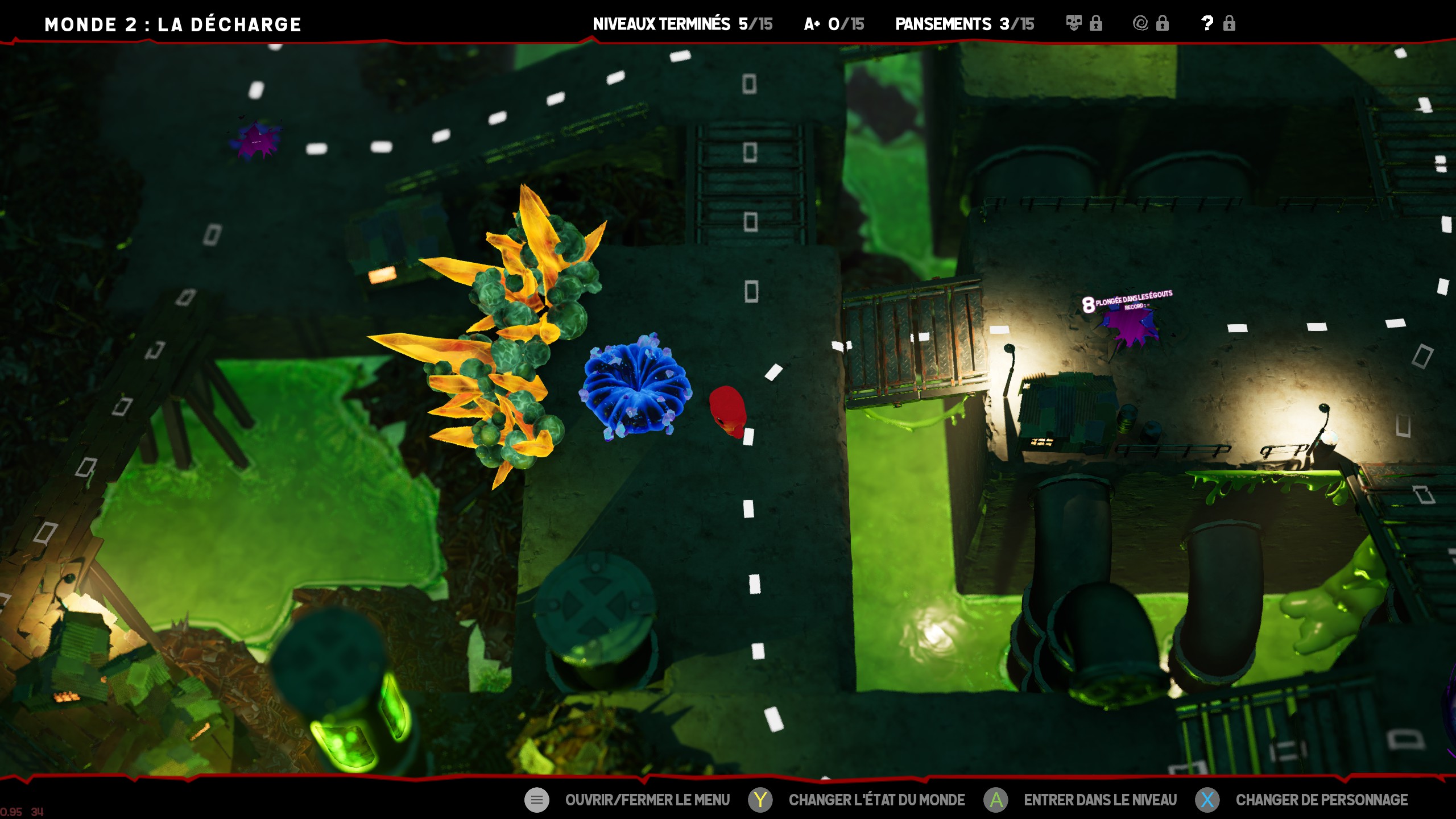
Task: Choose the unlabeled purple splat level marker
Action: tap(257, 140)
